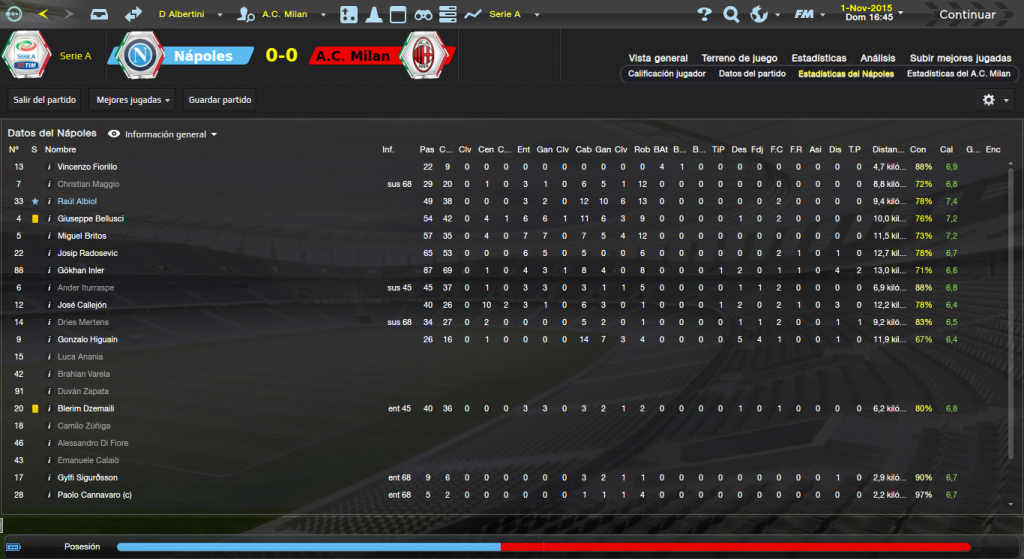Open the gear settings dropdown
Viewport: 1024px width, 559px height.
pos(993,100)
